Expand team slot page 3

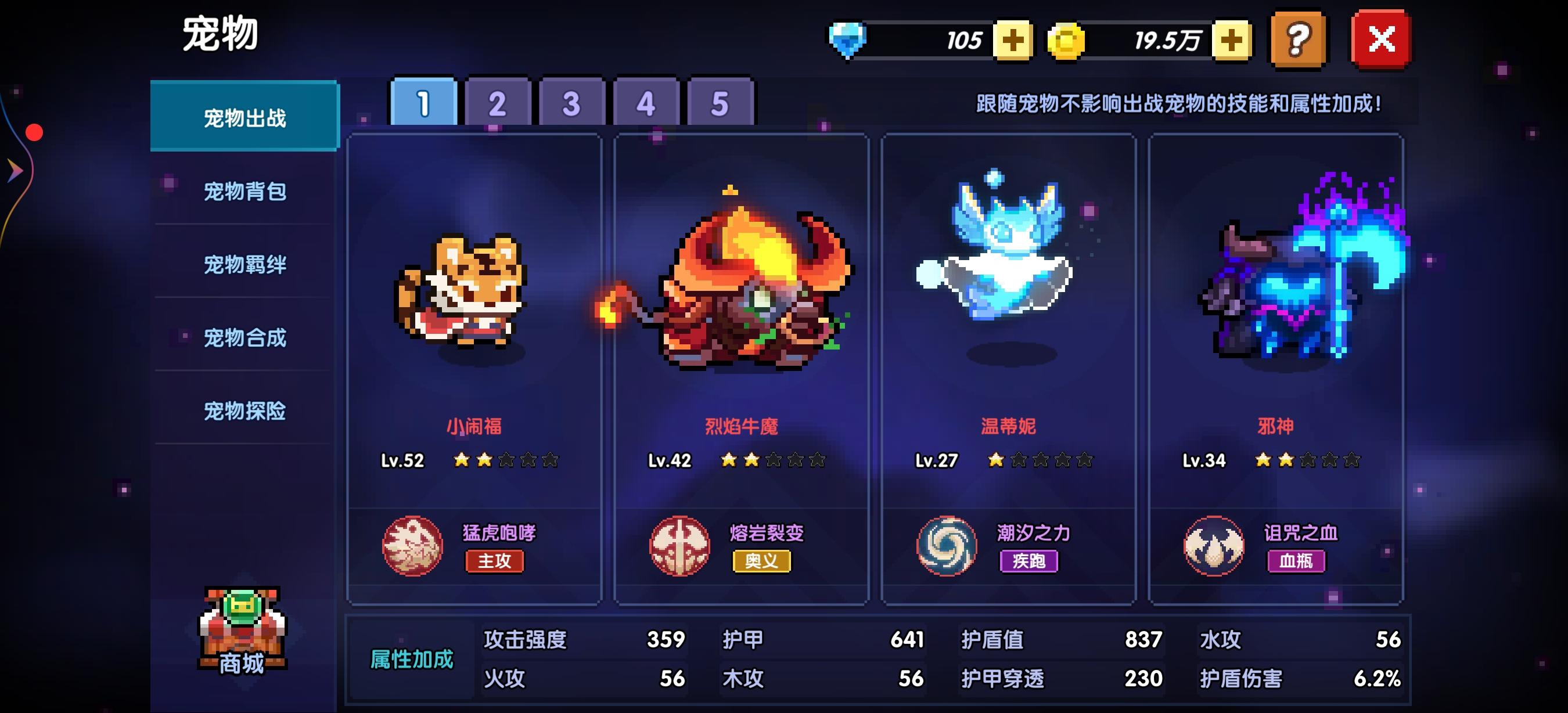tap(571, 103)
